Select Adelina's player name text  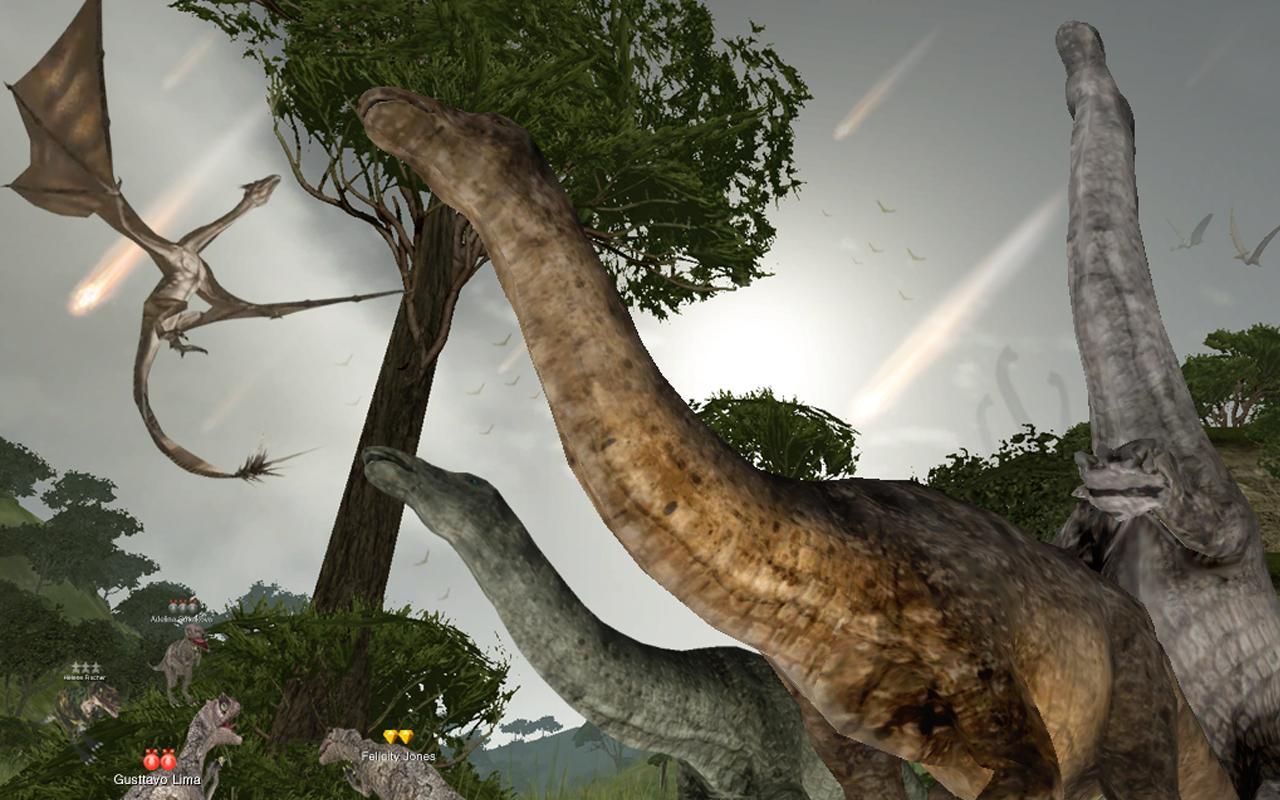183,620
